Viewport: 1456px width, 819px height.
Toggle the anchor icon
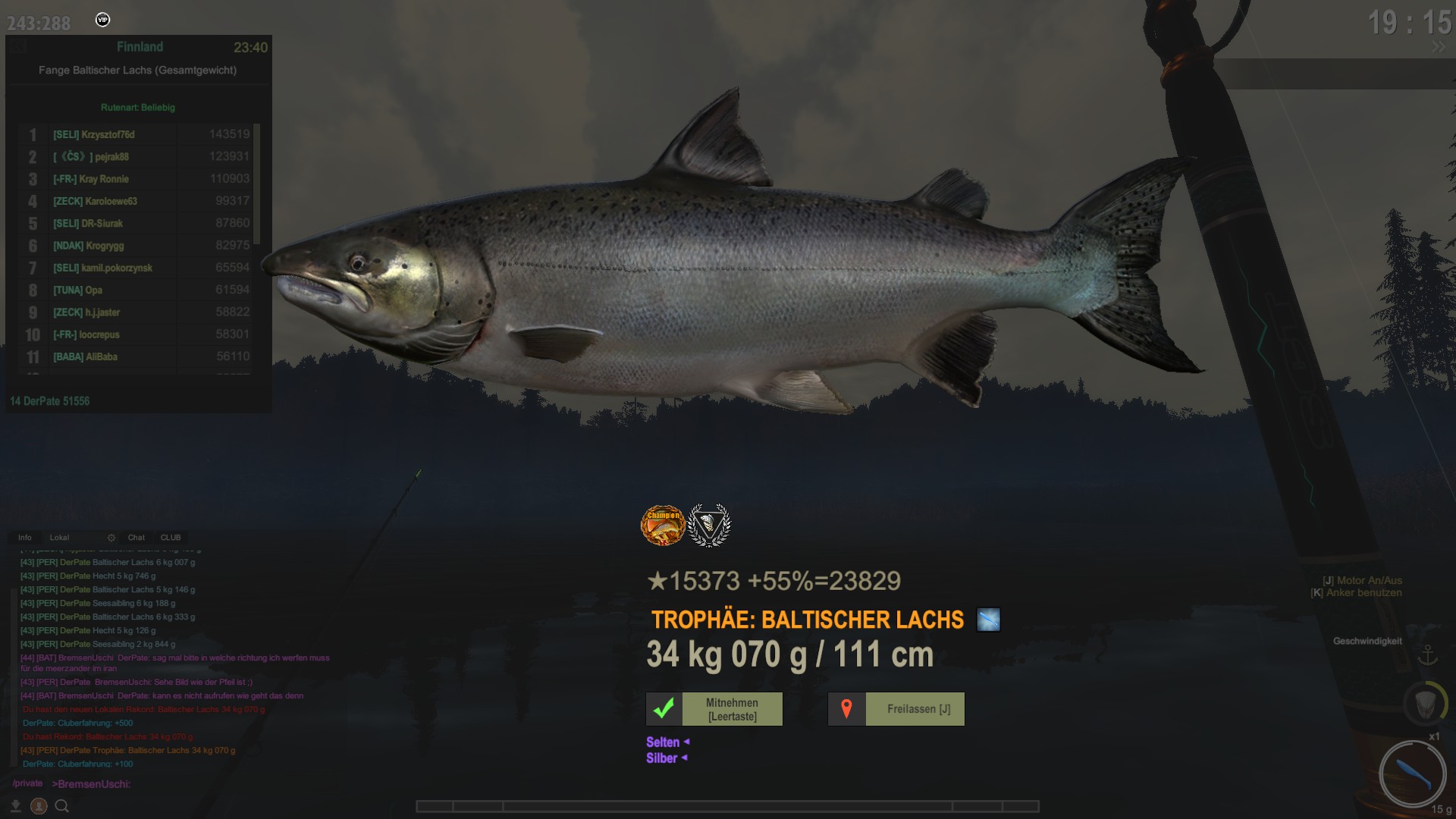(1428, 654)
